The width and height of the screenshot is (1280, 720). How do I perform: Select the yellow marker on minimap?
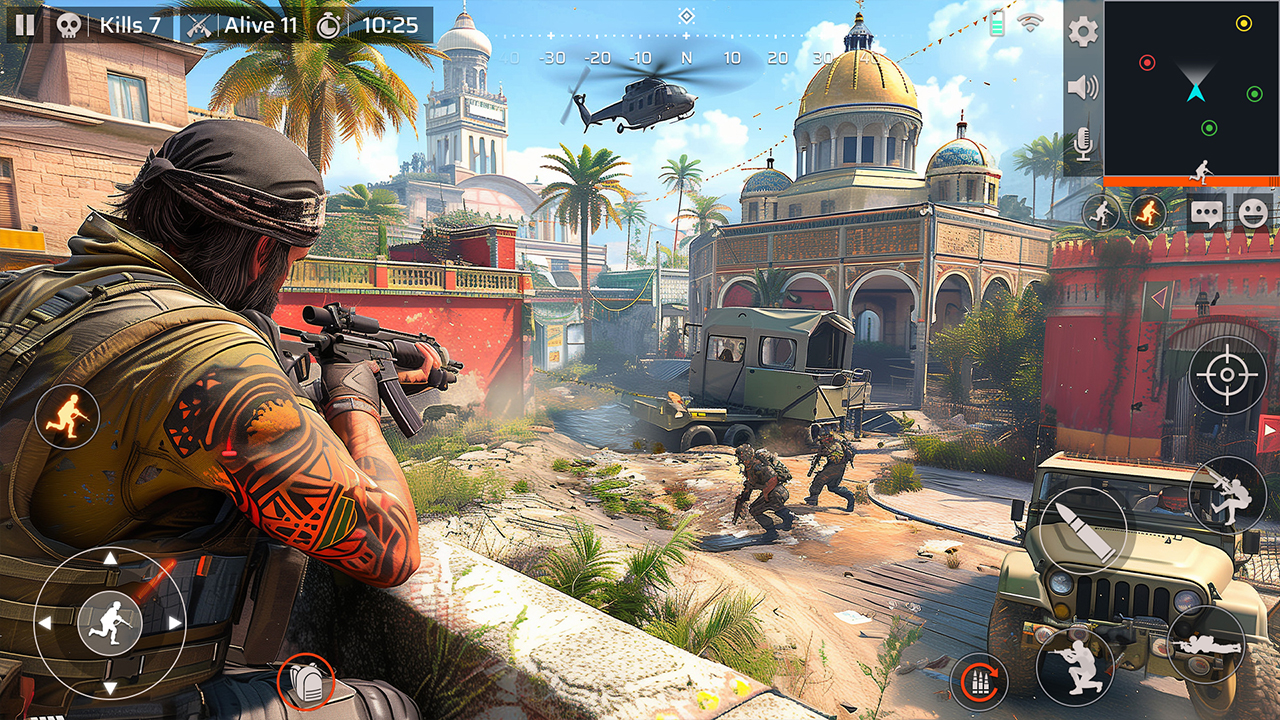pos(1243,23)
